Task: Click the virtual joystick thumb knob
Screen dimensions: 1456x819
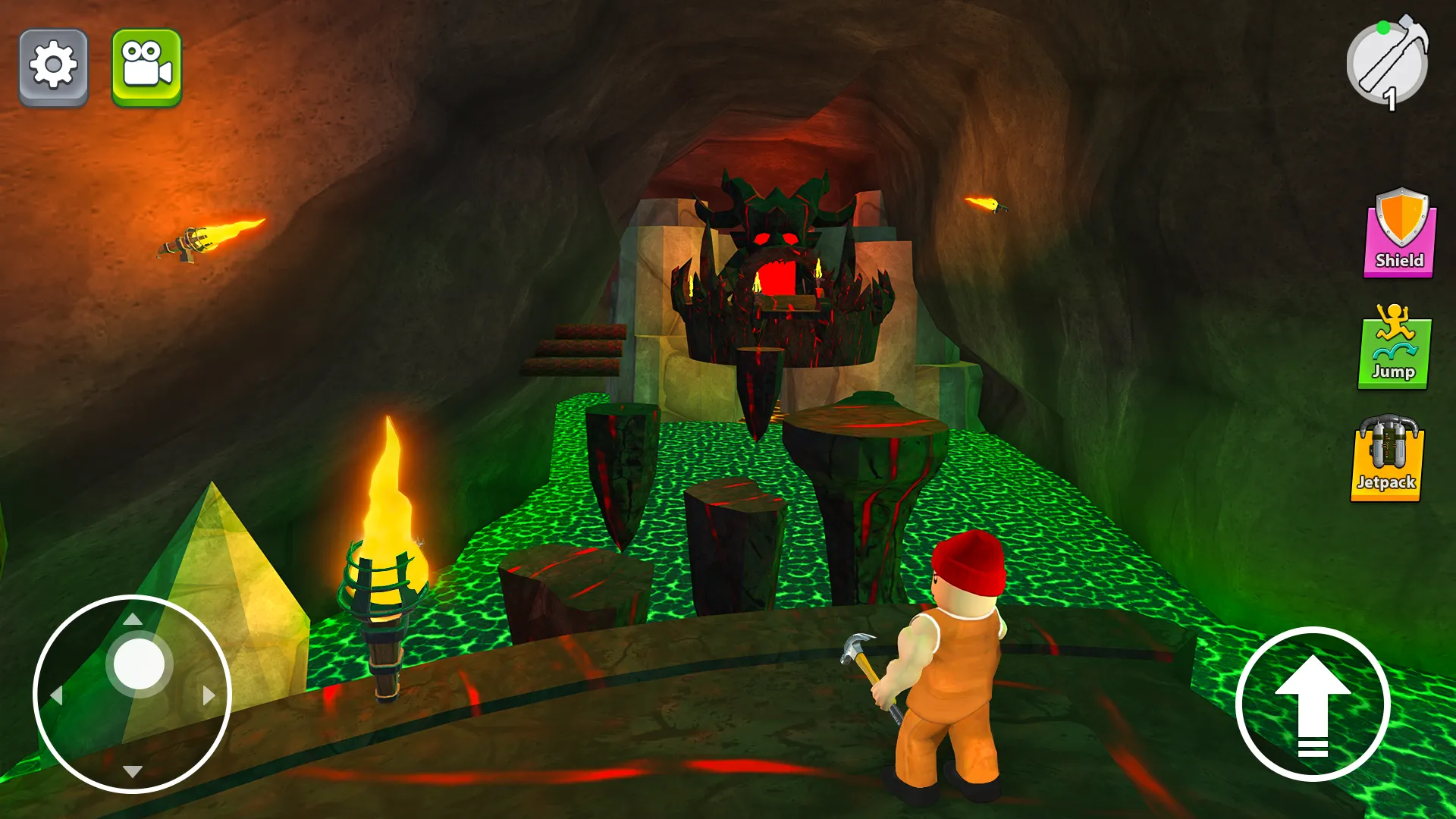Action: (x=140, y=664)
